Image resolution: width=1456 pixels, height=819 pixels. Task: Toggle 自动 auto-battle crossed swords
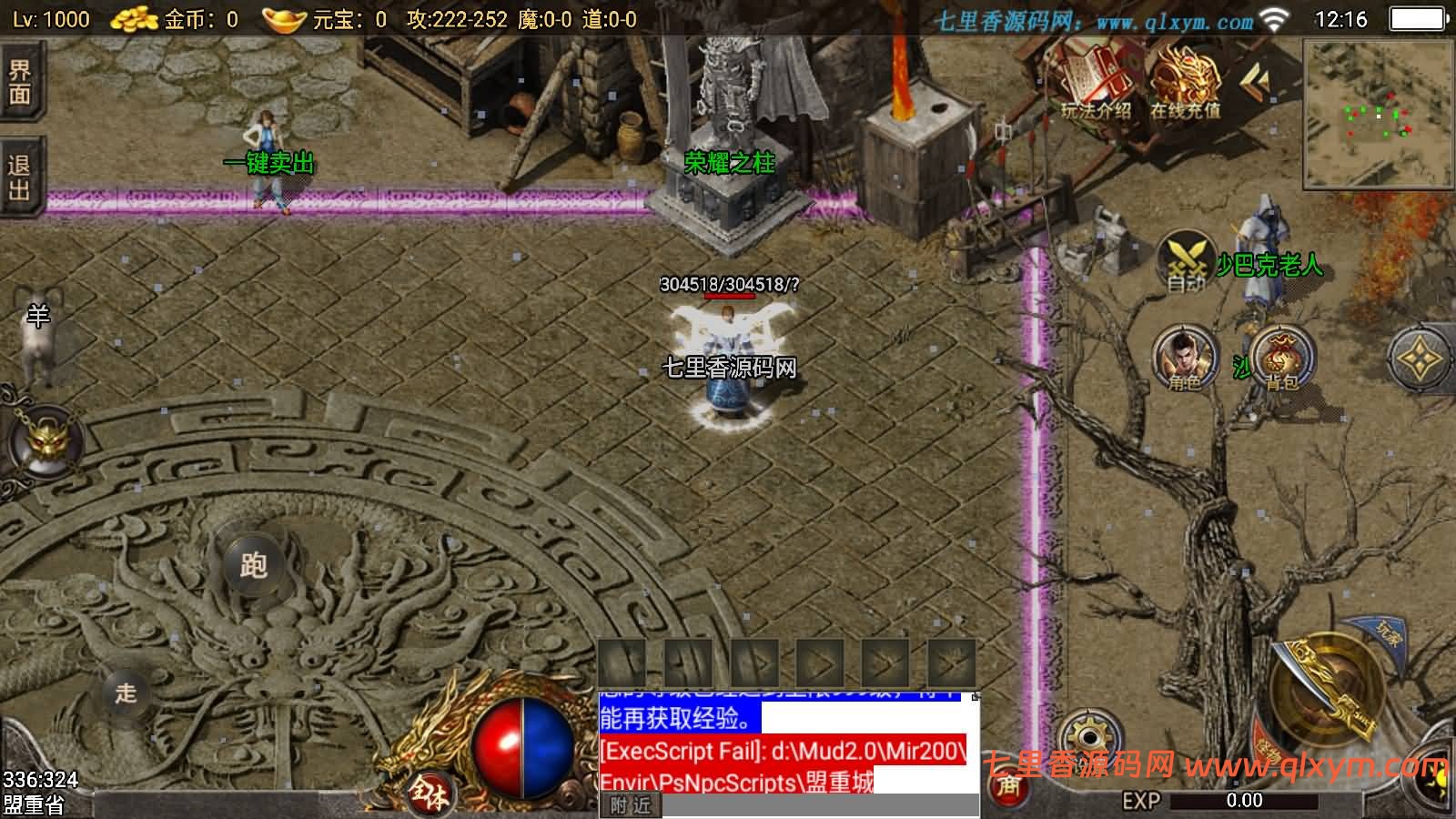pyautogui.click(x=1187, y=261)
